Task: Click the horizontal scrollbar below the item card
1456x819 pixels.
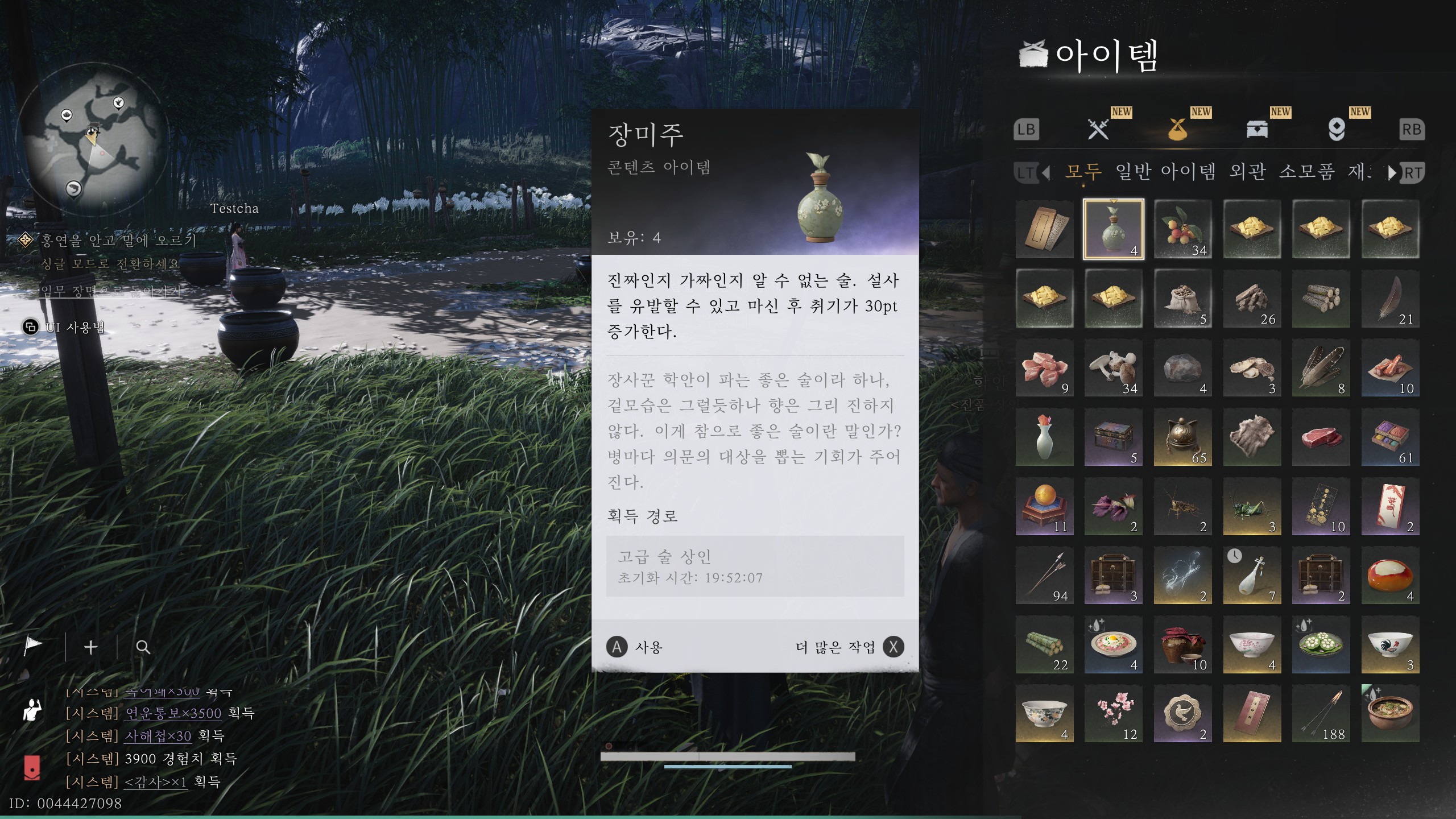Action: click(728, 756)
